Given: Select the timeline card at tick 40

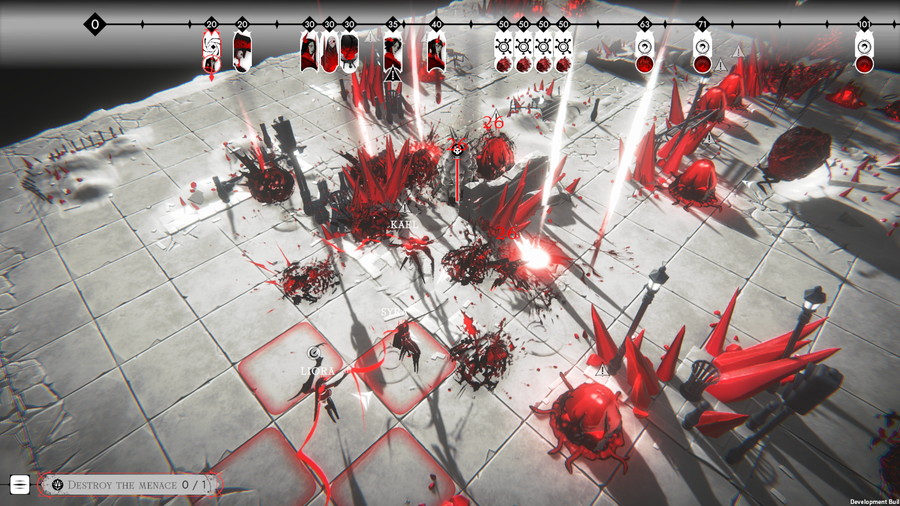Looking at the screenshot, I should (436, 52).
